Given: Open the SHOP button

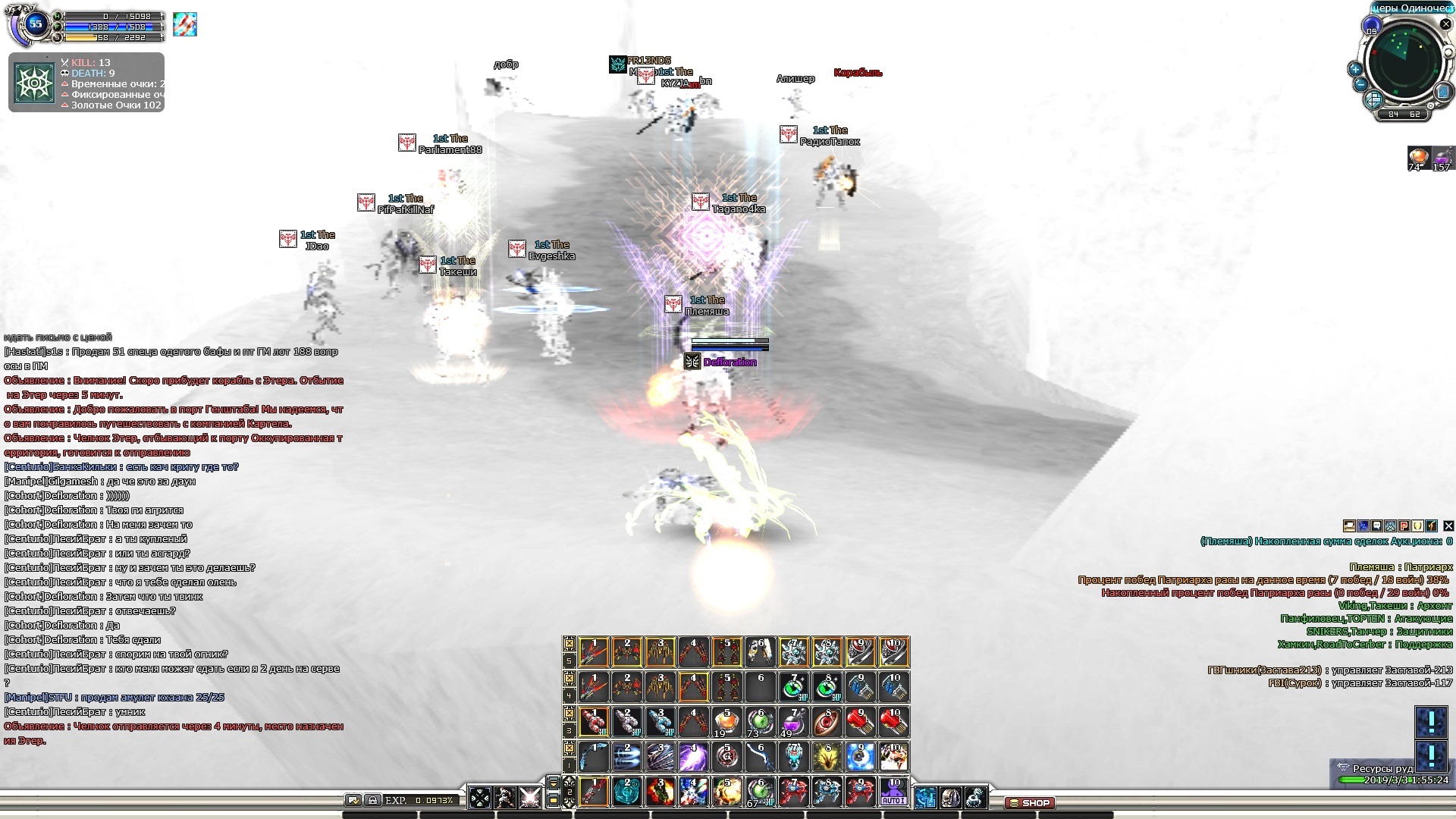Looking at the screenshot, I should point(1028,802).
